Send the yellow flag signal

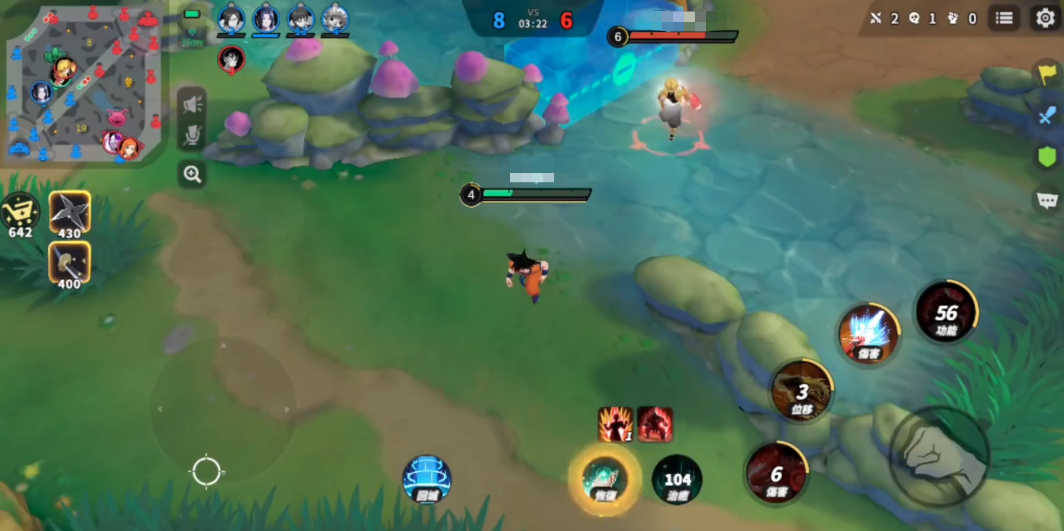[1047, 74]
